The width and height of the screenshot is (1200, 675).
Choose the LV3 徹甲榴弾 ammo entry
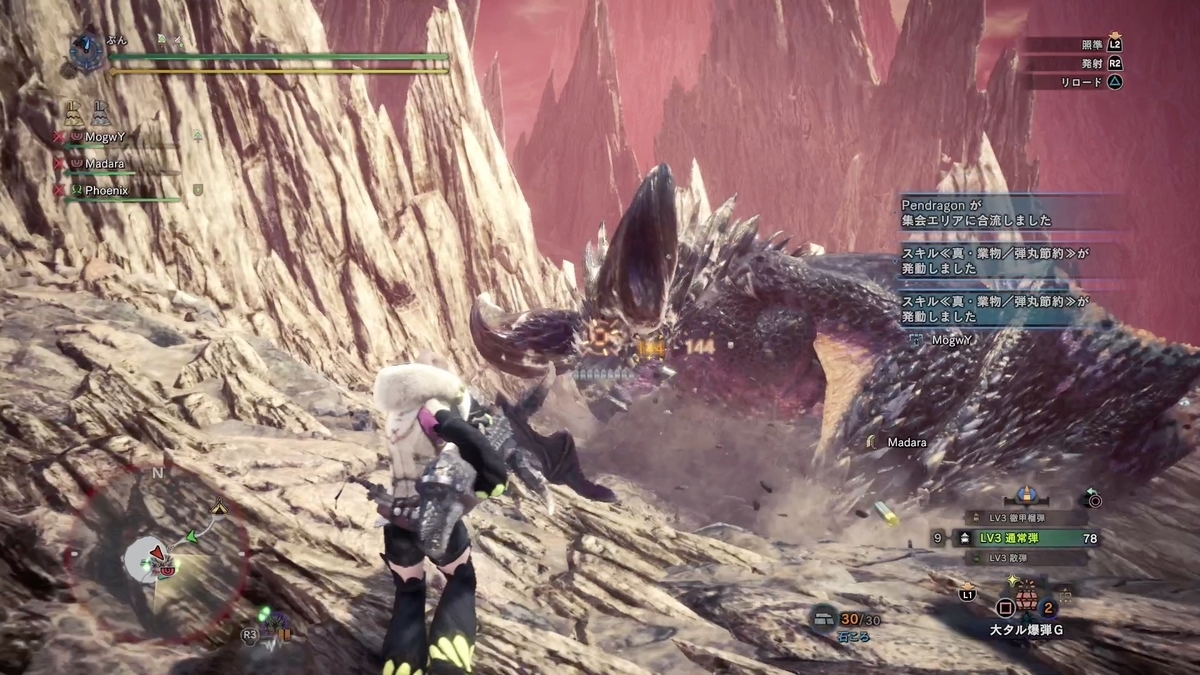tap(1024, 517)
